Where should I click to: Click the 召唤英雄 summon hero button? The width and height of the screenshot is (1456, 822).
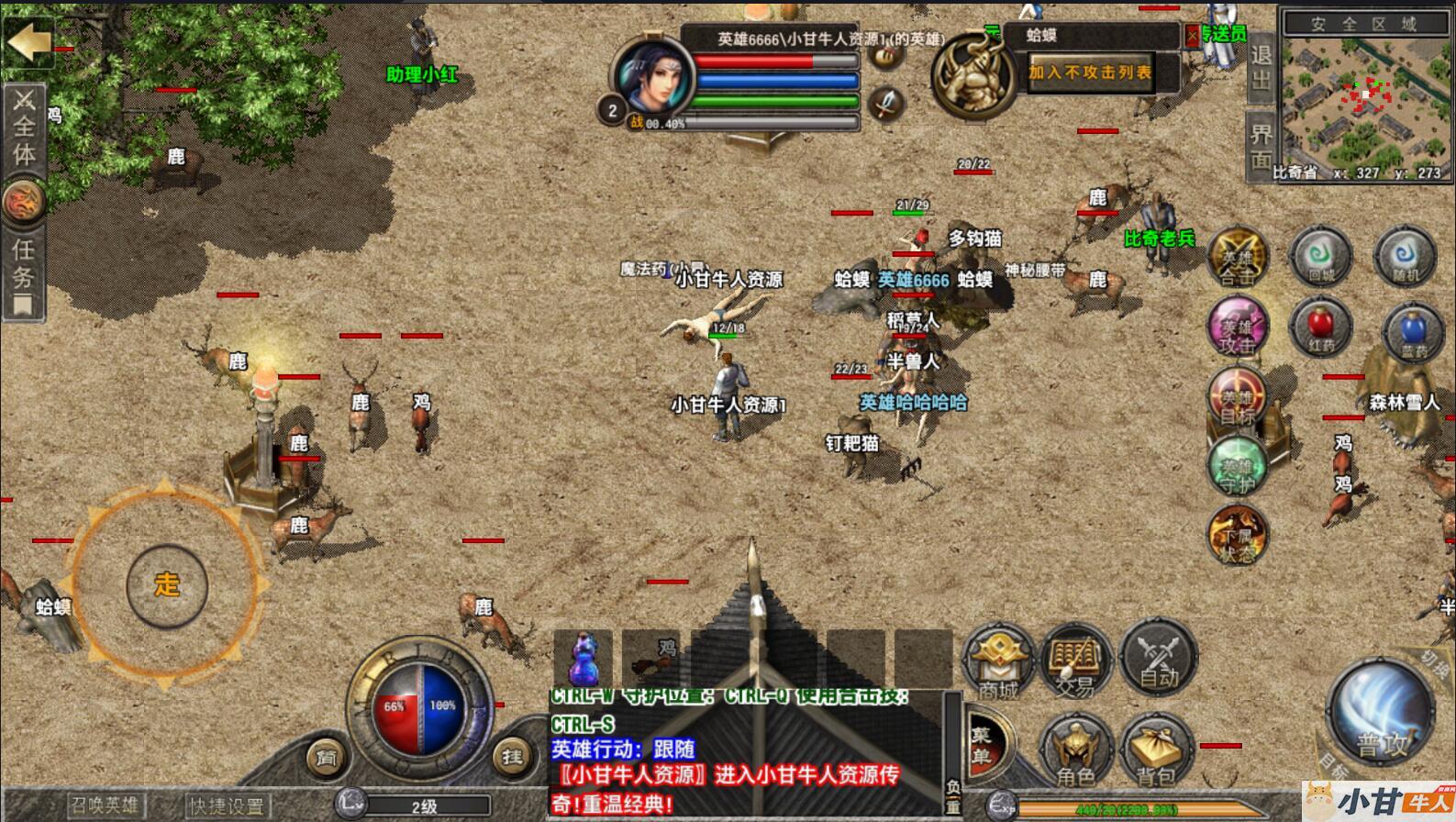106,806
